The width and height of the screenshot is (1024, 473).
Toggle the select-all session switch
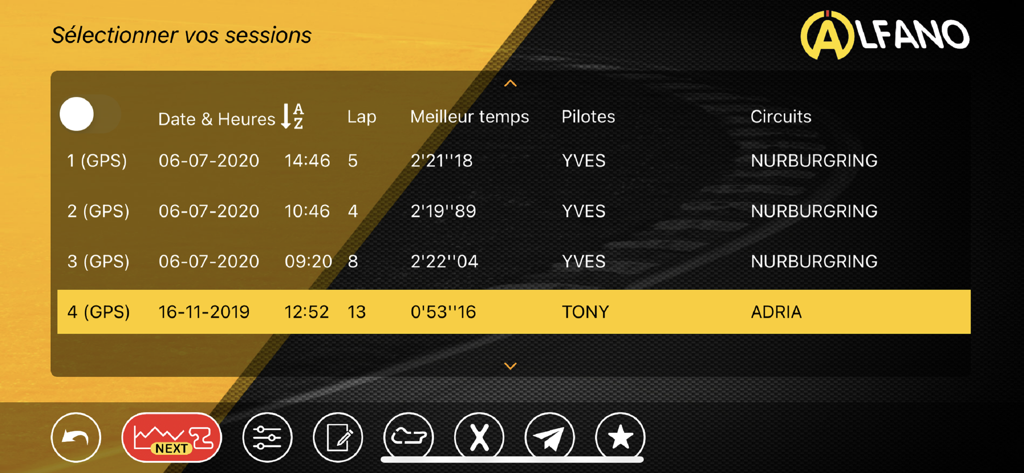click(88, 114)
